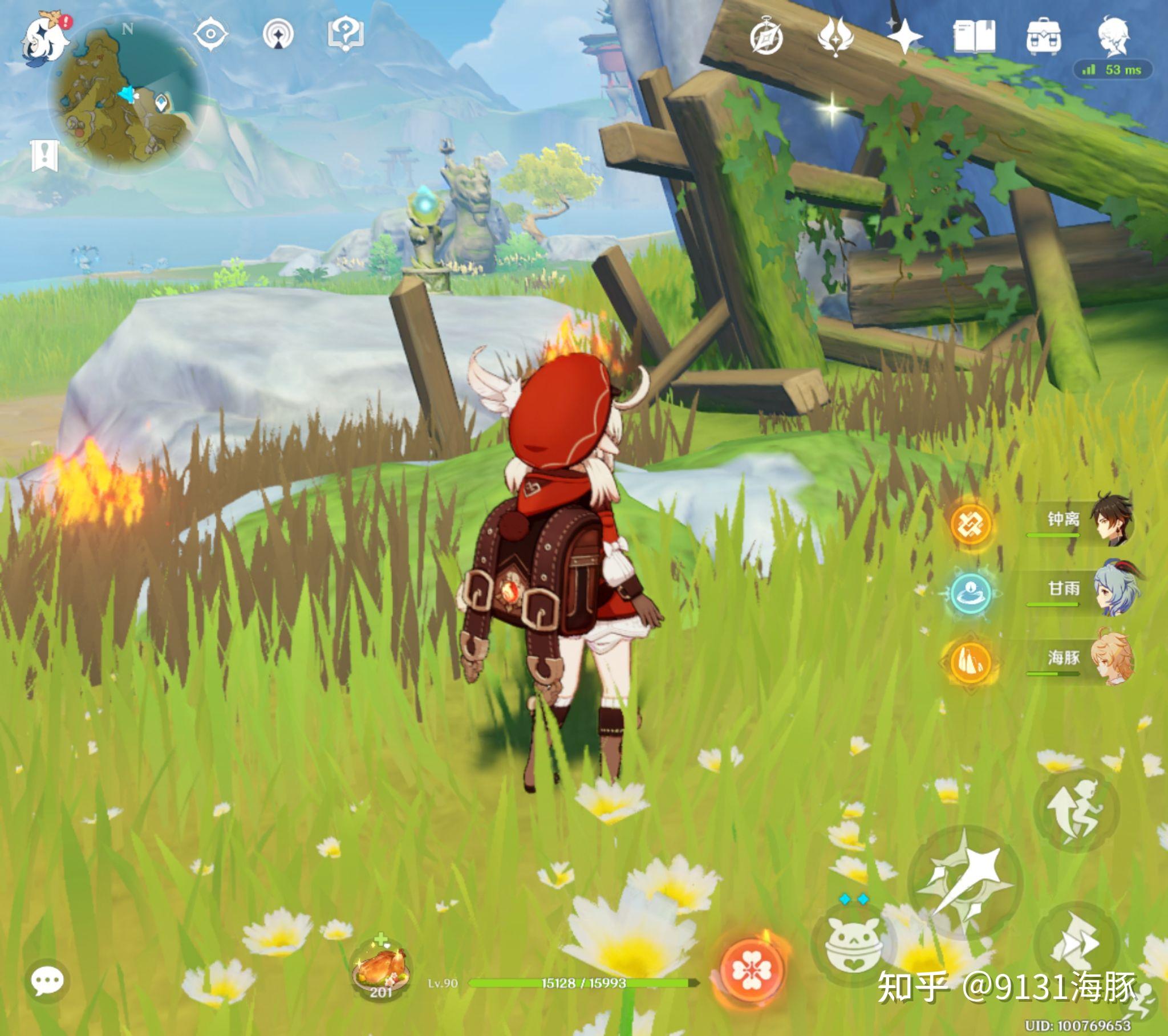The width and height of the screenshot is (1168, 1036).
Task: Open the backpack inventory
Action: 1044,36
